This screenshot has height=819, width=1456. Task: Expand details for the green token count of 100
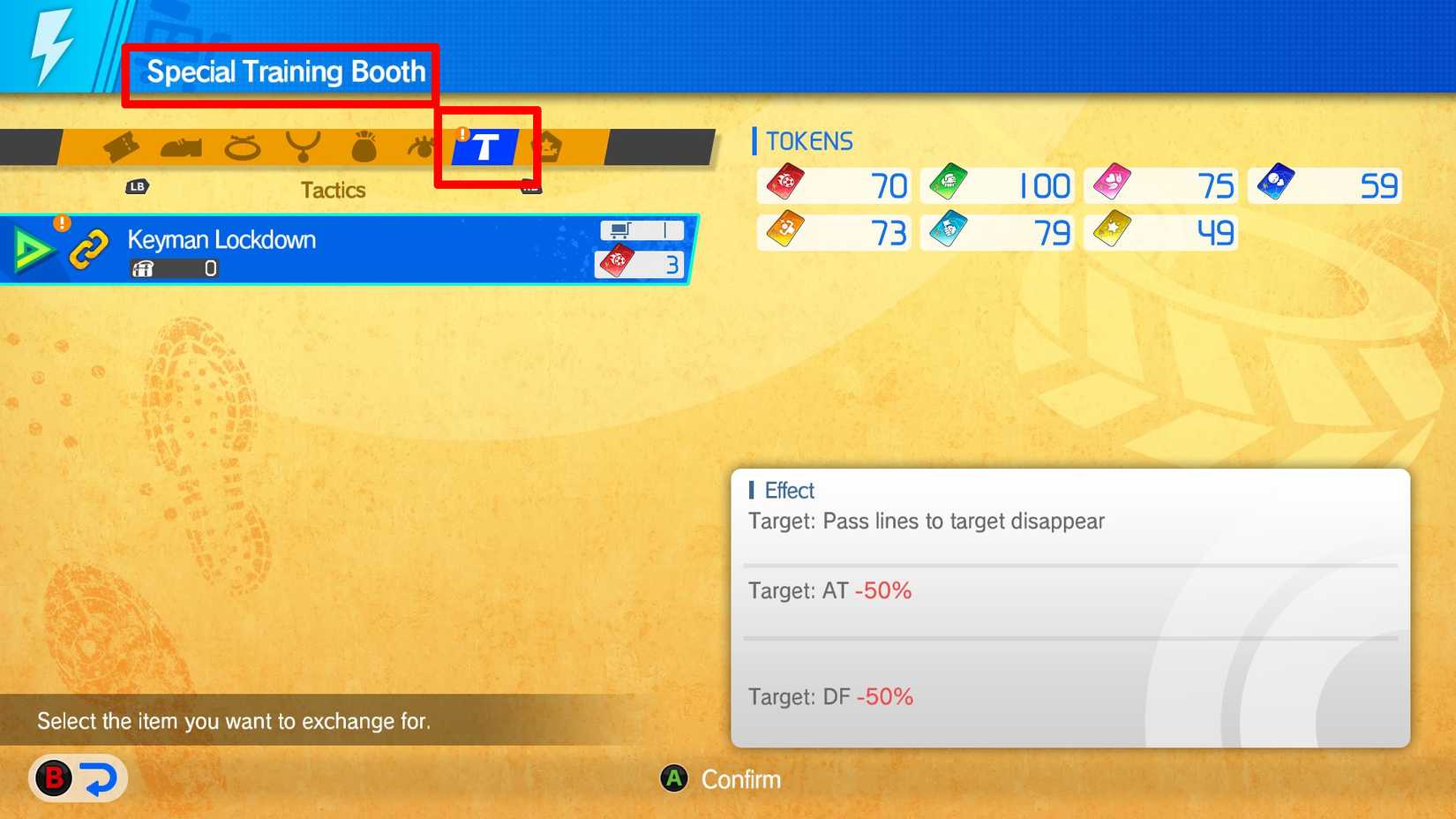[x=996, y=185]
